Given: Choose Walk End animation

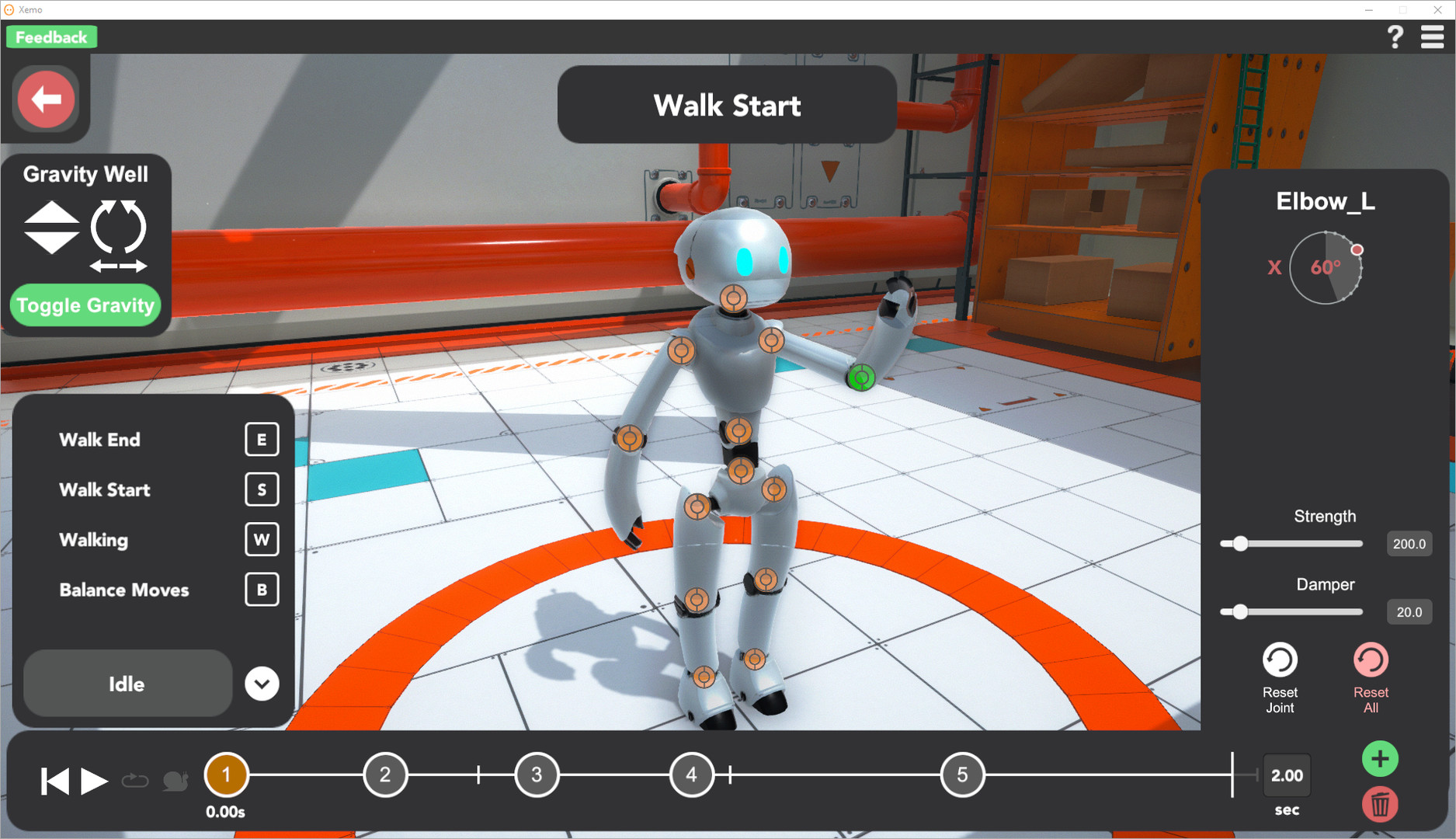Looking at the screenshot, I should pos(99,440).
